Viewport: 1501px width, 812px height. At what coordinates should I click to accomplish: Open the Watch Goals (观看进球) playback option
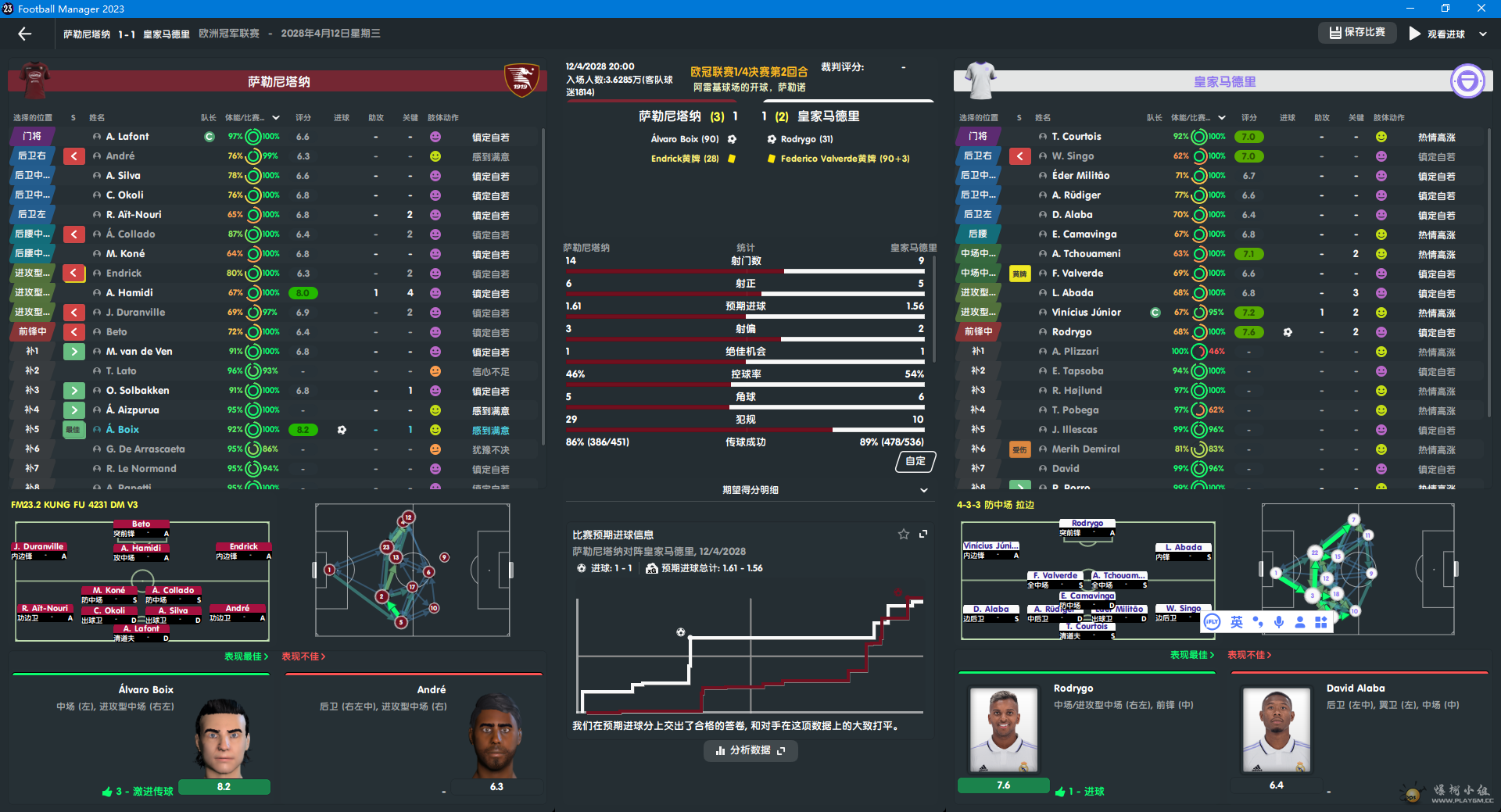[1437, 34]
